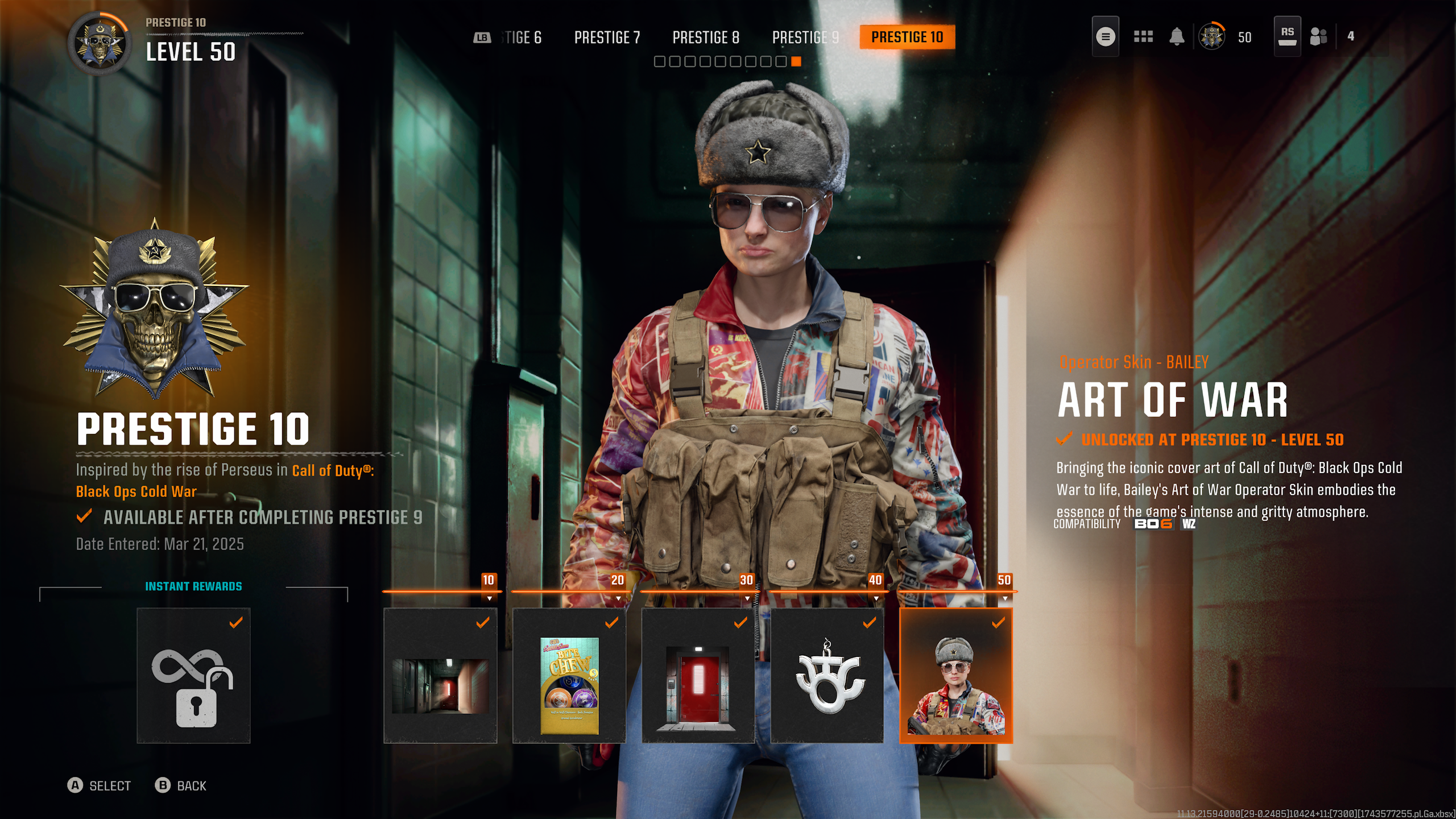View the level 20 Bite Chew gum reward
Viewport: 1456px width, 819px height.
(569, 676)
